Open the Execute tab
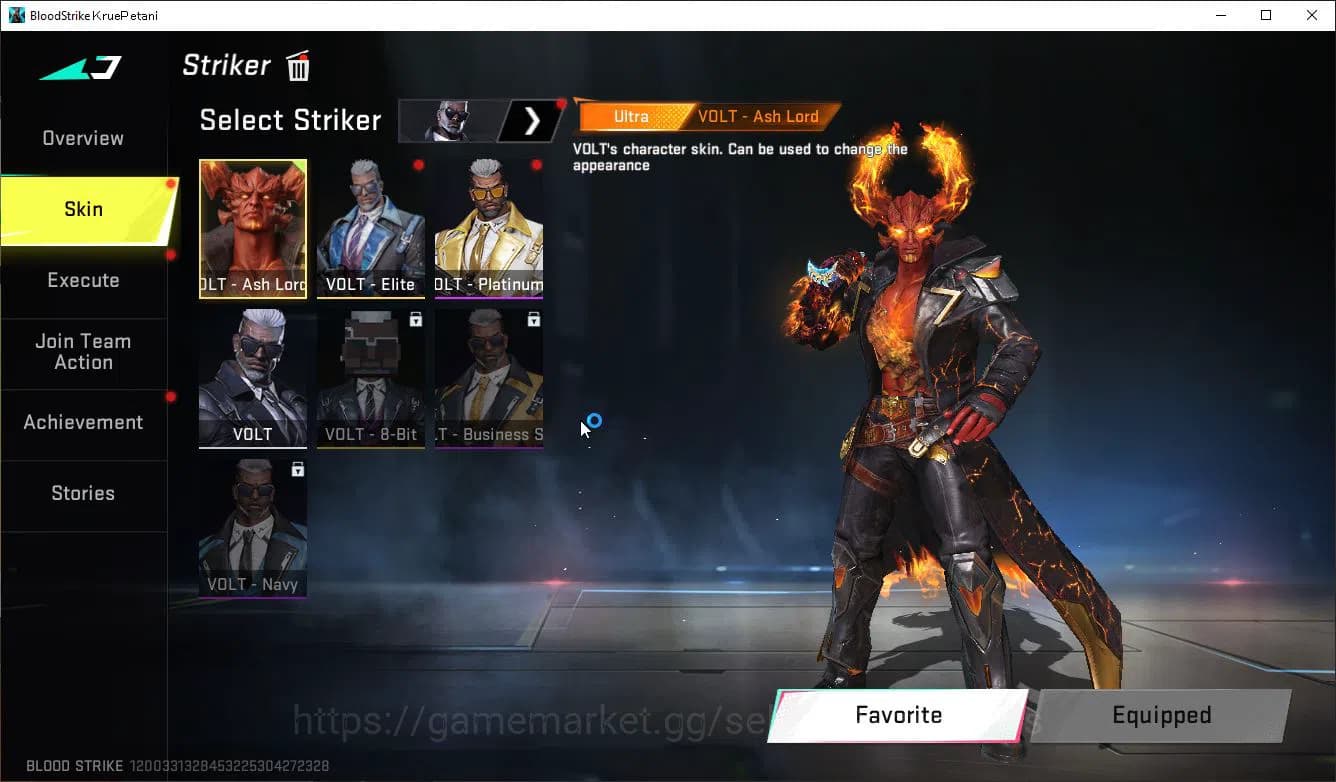This screenshot has width=1336, height=782. (x=83, y=281)
